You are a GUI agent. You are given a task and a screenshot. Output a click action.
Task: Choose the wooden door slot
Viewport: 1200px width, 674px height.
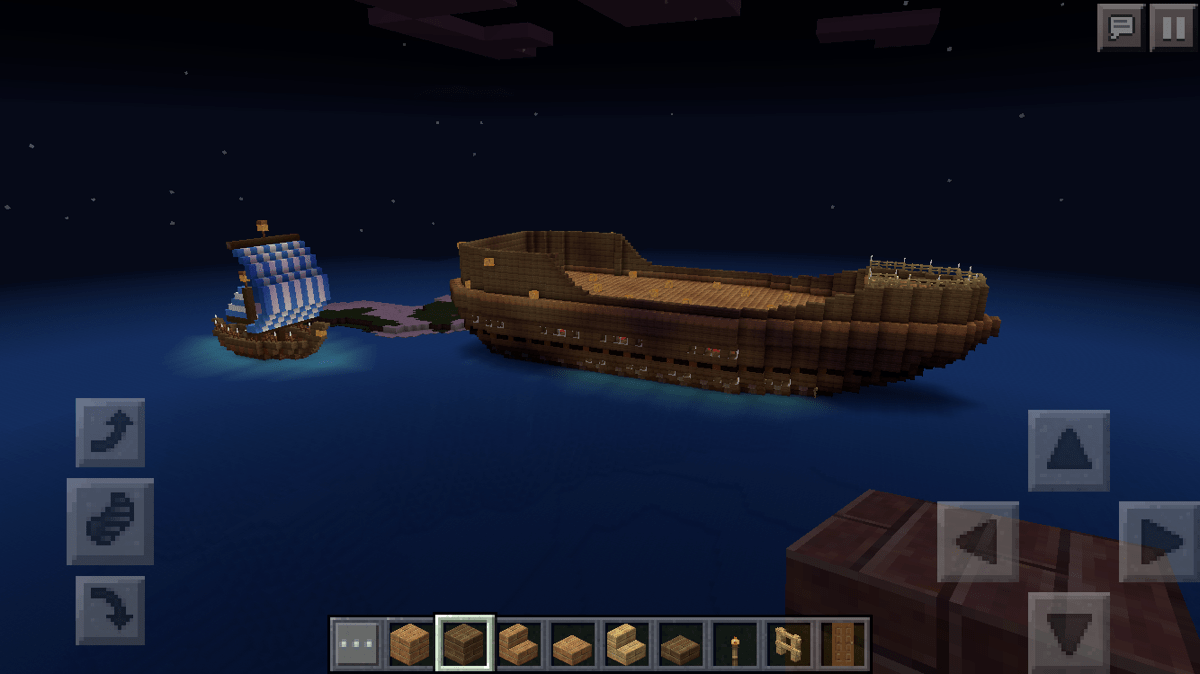[x=842, y=644]
